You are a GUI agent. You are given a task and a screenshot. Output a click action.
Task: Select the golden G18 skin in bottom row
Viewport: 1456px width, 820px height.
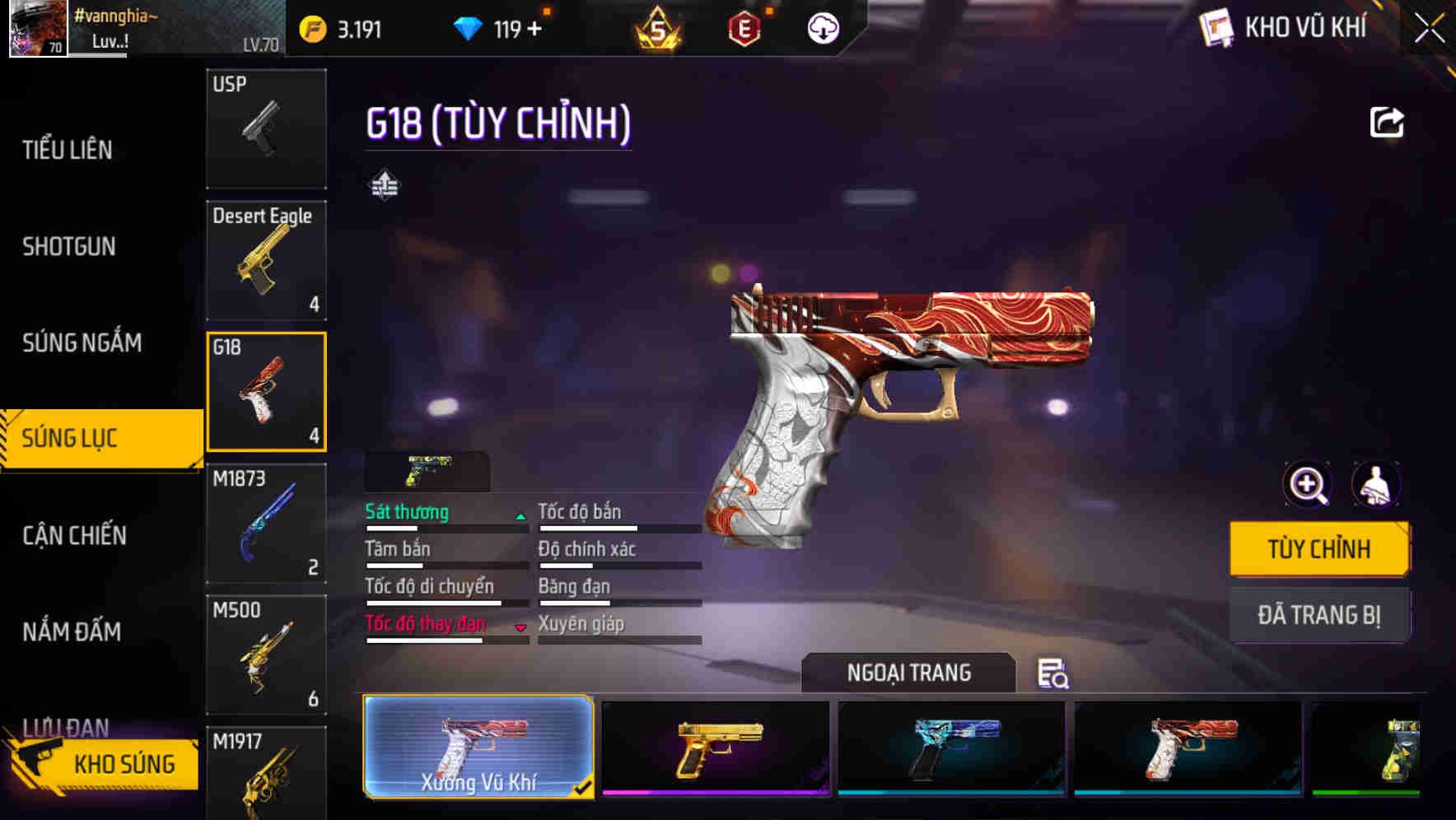pos(714,747)
